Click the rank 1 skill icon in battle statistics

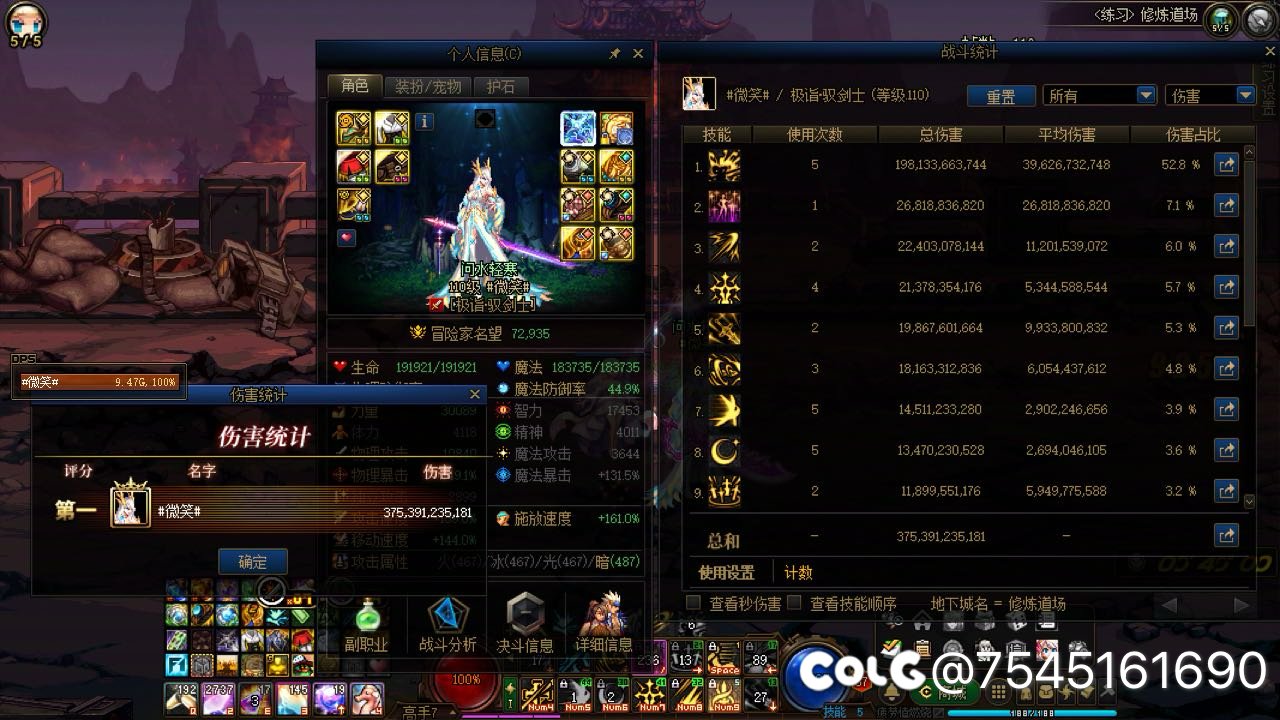click(724, 164)
